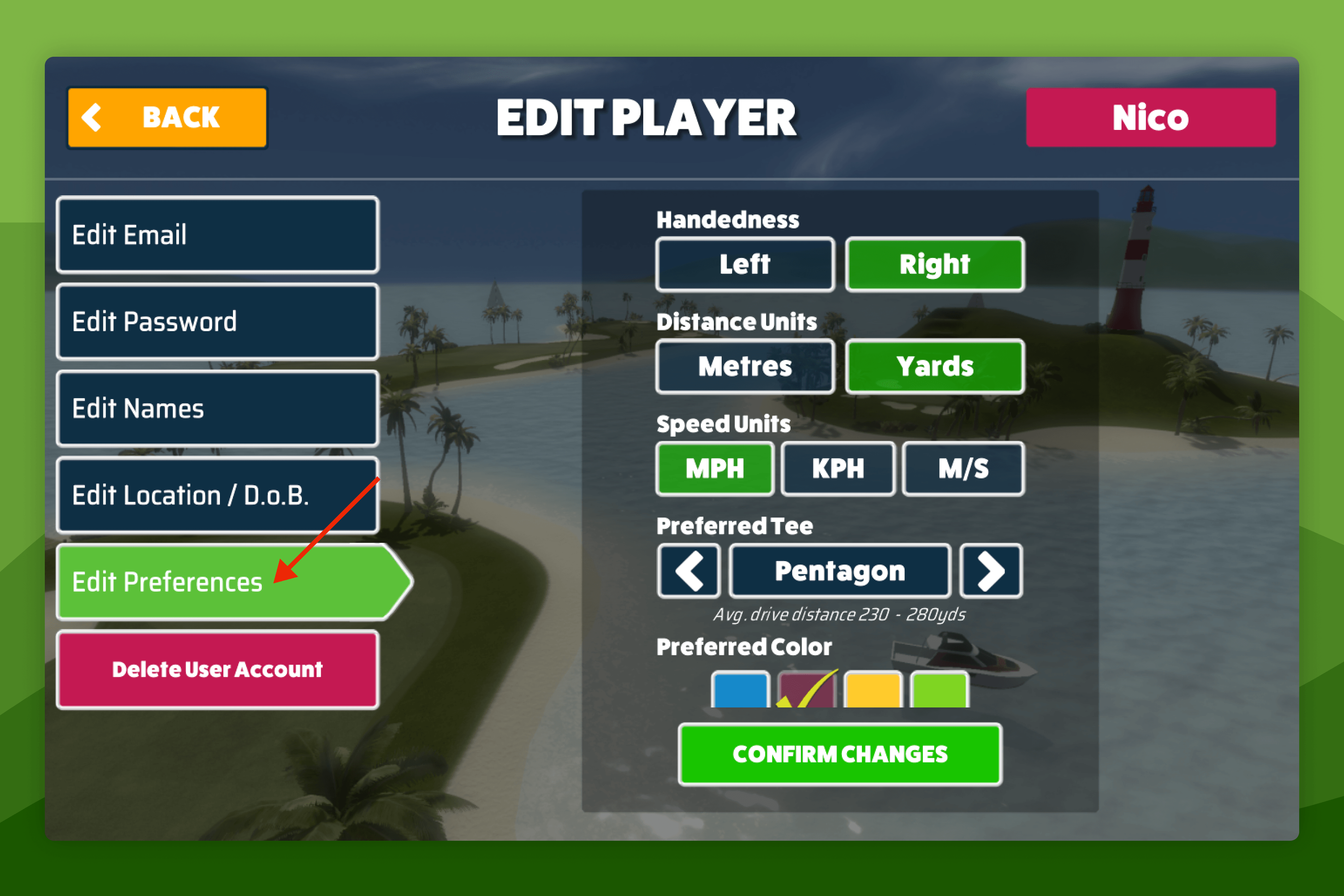
Task: Switch distance units to Metres
Action: [744, 366]
